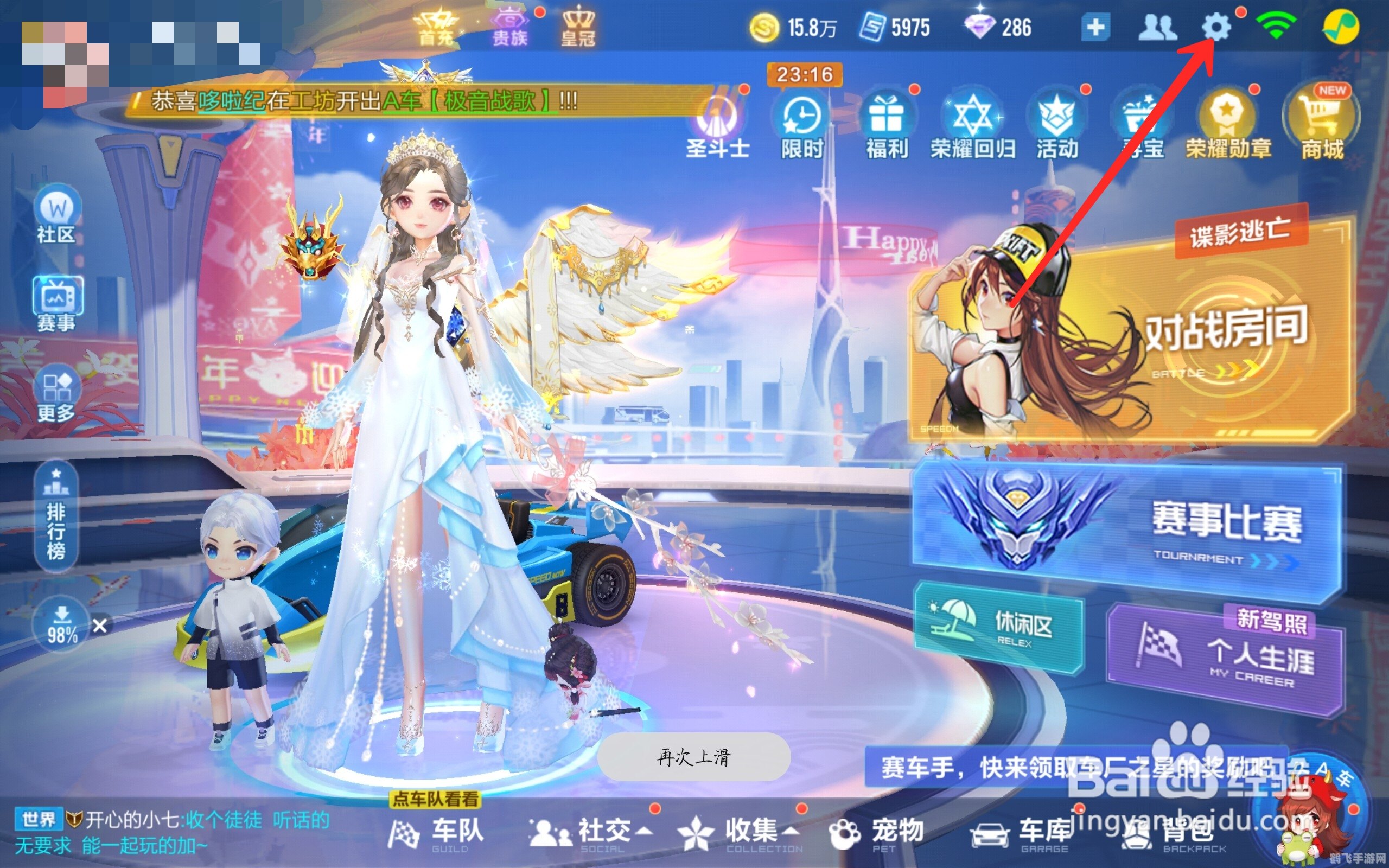Open the 活动 (activities) icon

click(x=1058, y=118)
